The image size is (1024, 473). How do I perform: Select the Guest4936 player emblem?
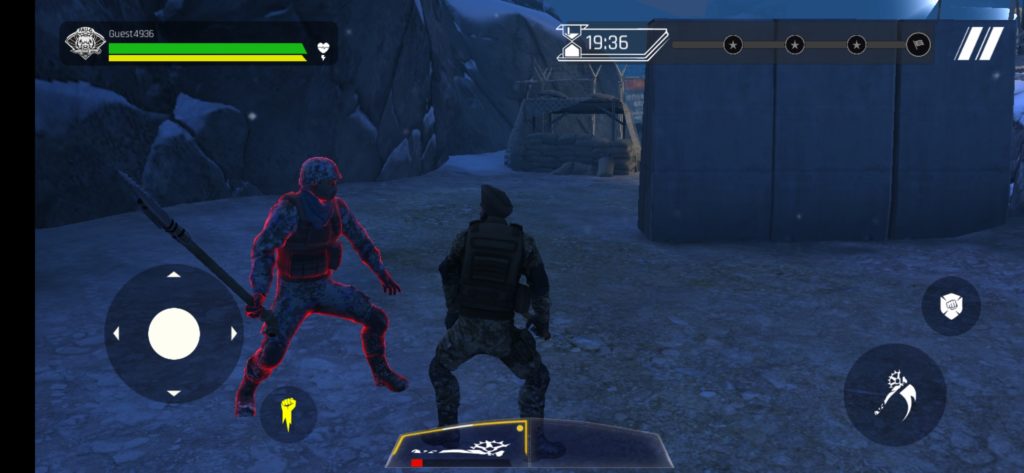click(x=85, y=43)
